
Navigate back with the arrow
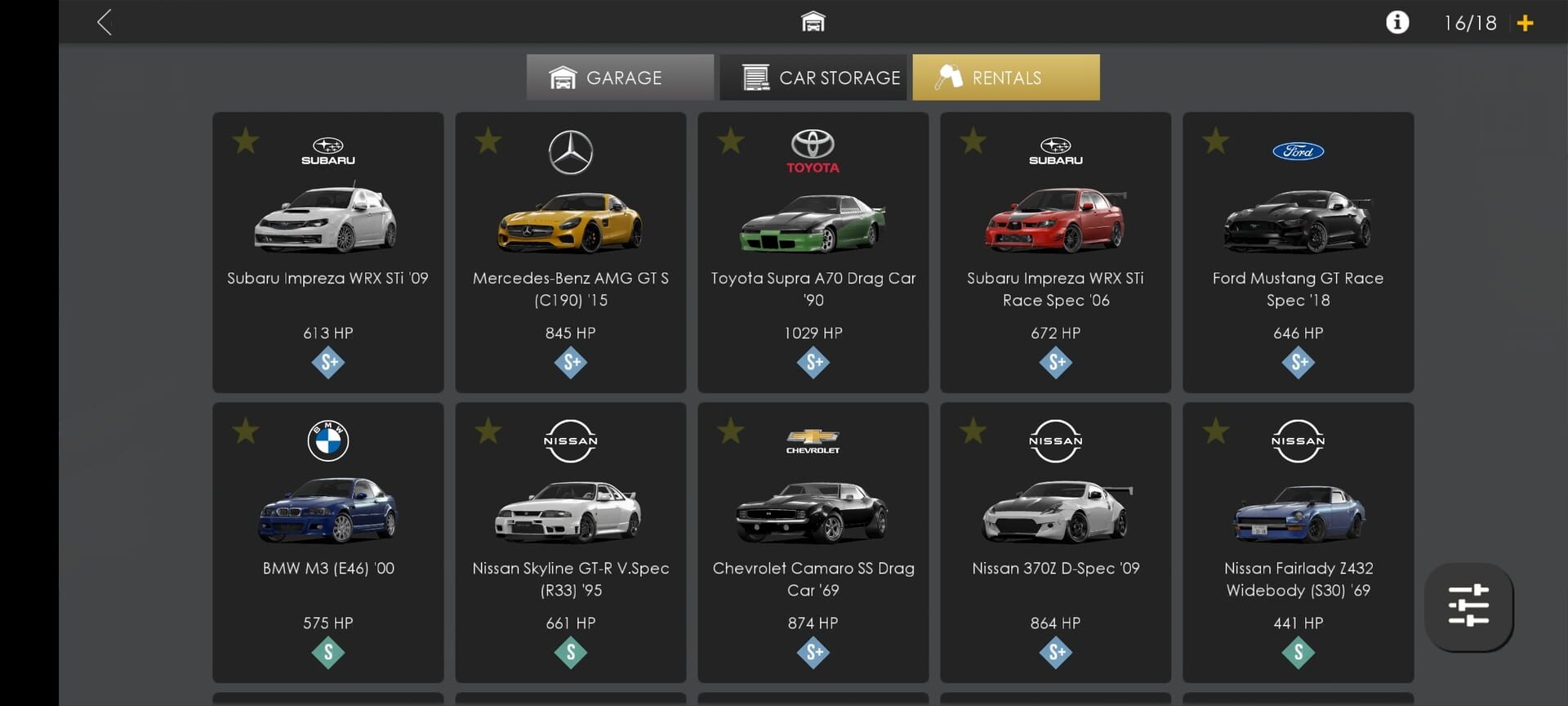(105, 22)
